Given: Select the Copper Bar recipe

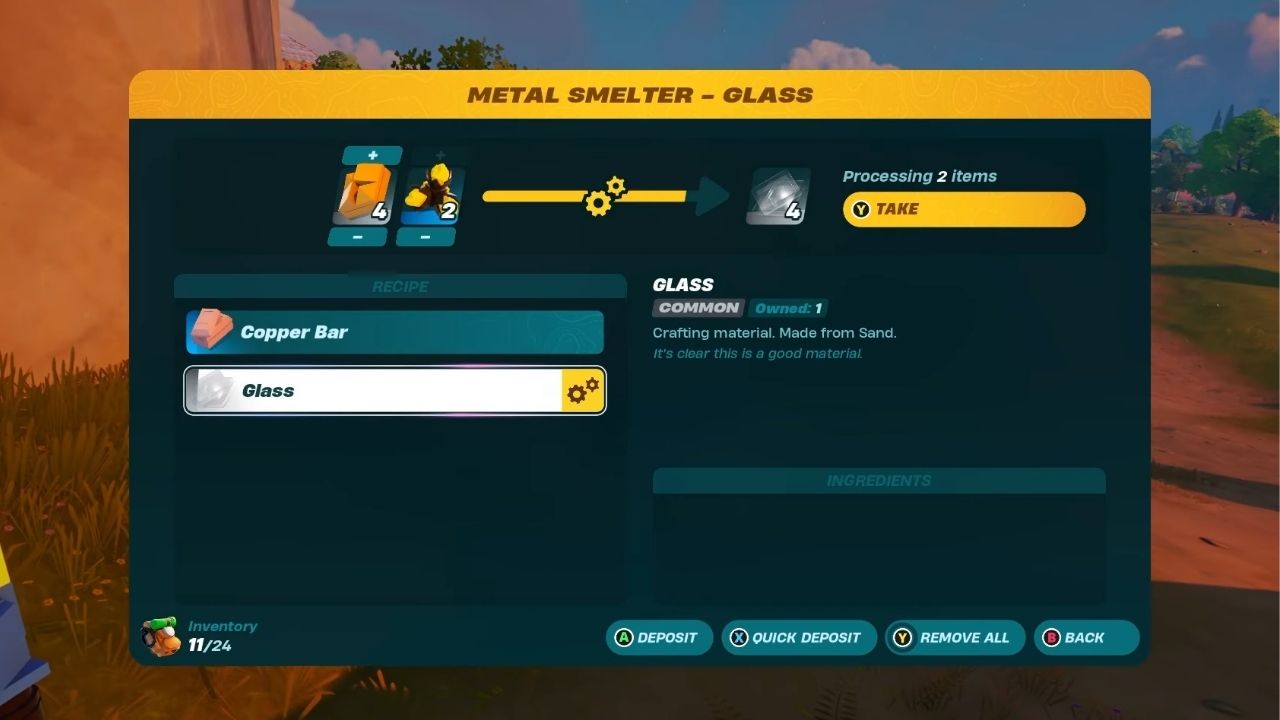Looking at the screenshot, I should click(394, 331).
